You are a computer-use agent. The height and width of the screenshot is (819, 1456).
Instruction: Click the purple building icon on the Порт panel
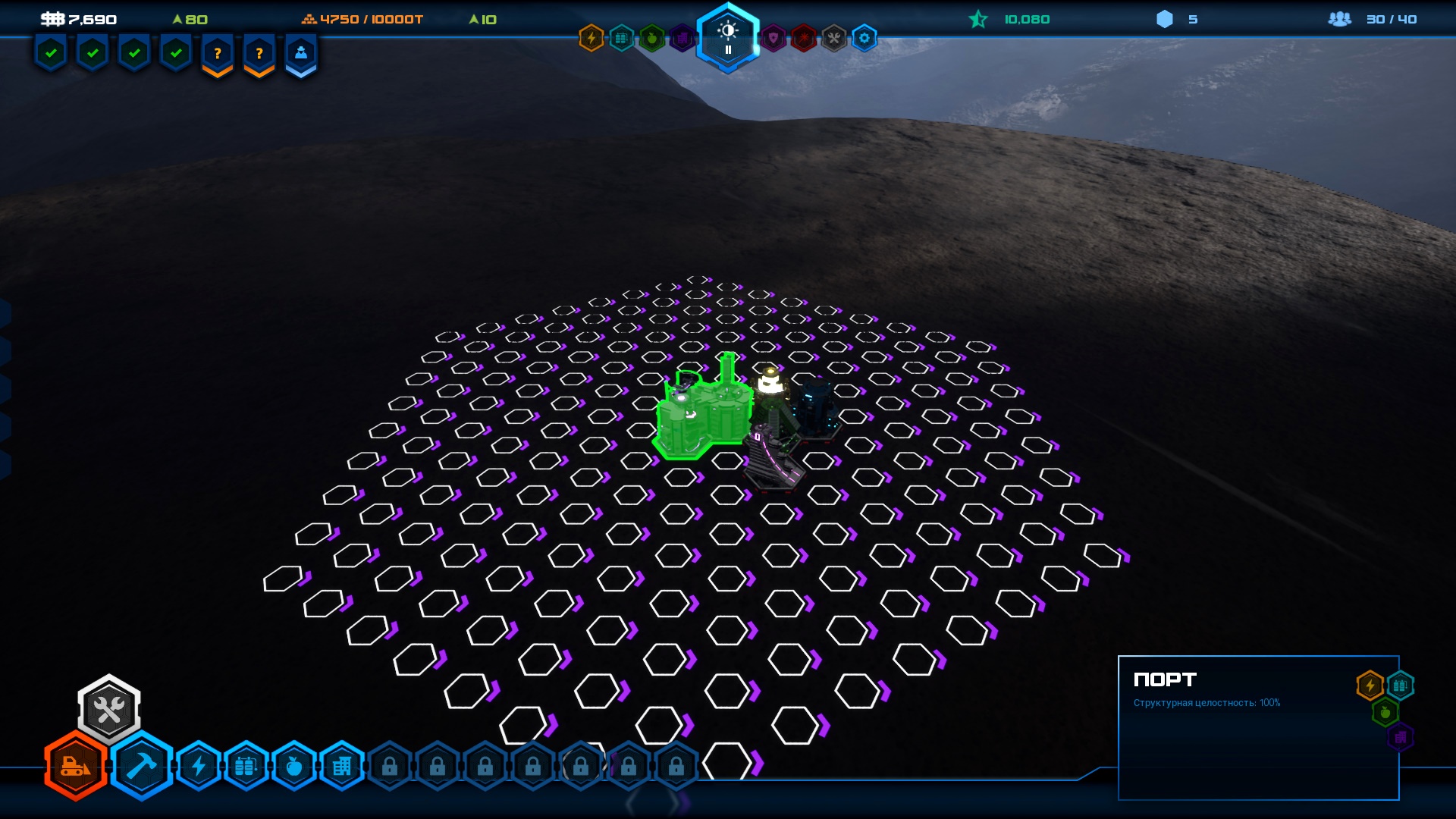click(x=1400, y=737)
